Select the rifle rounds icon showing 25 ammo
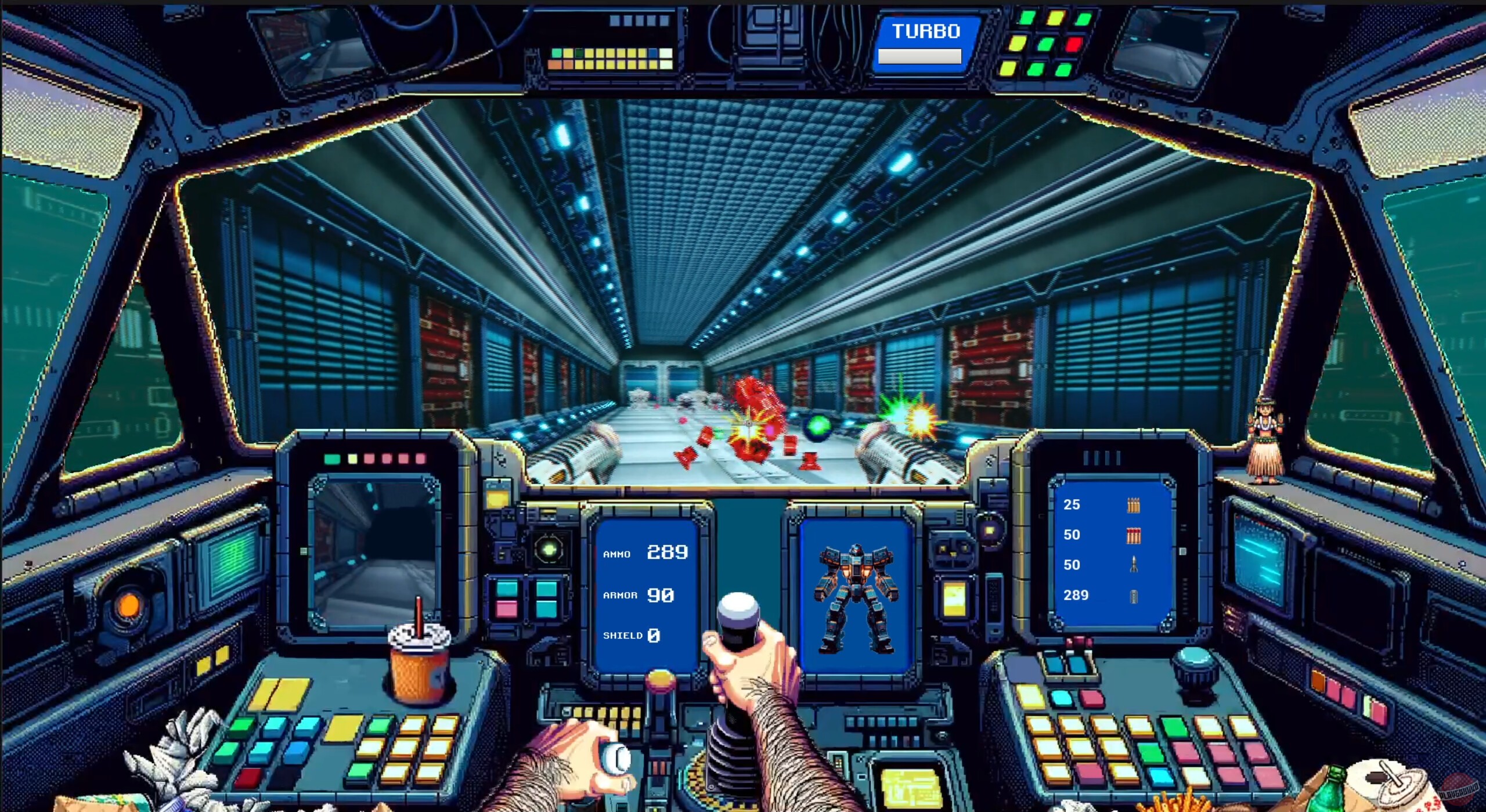1486x812 pixels. click(1134, 506)
